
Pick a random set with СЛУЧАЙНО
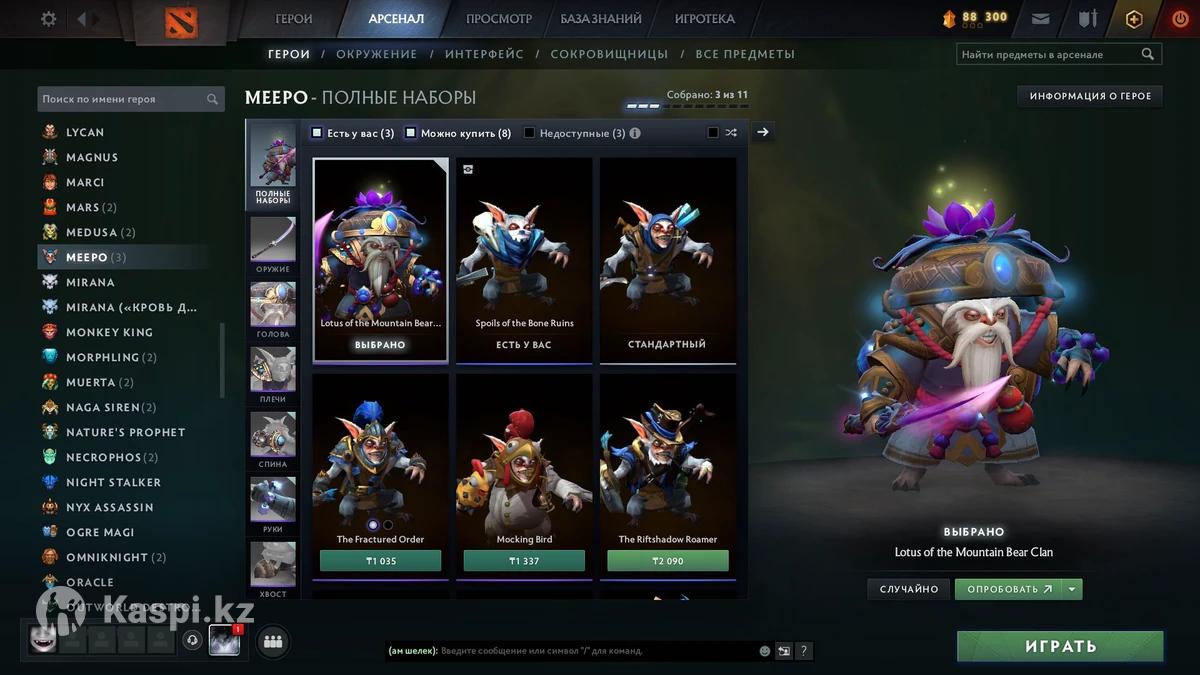909,589
